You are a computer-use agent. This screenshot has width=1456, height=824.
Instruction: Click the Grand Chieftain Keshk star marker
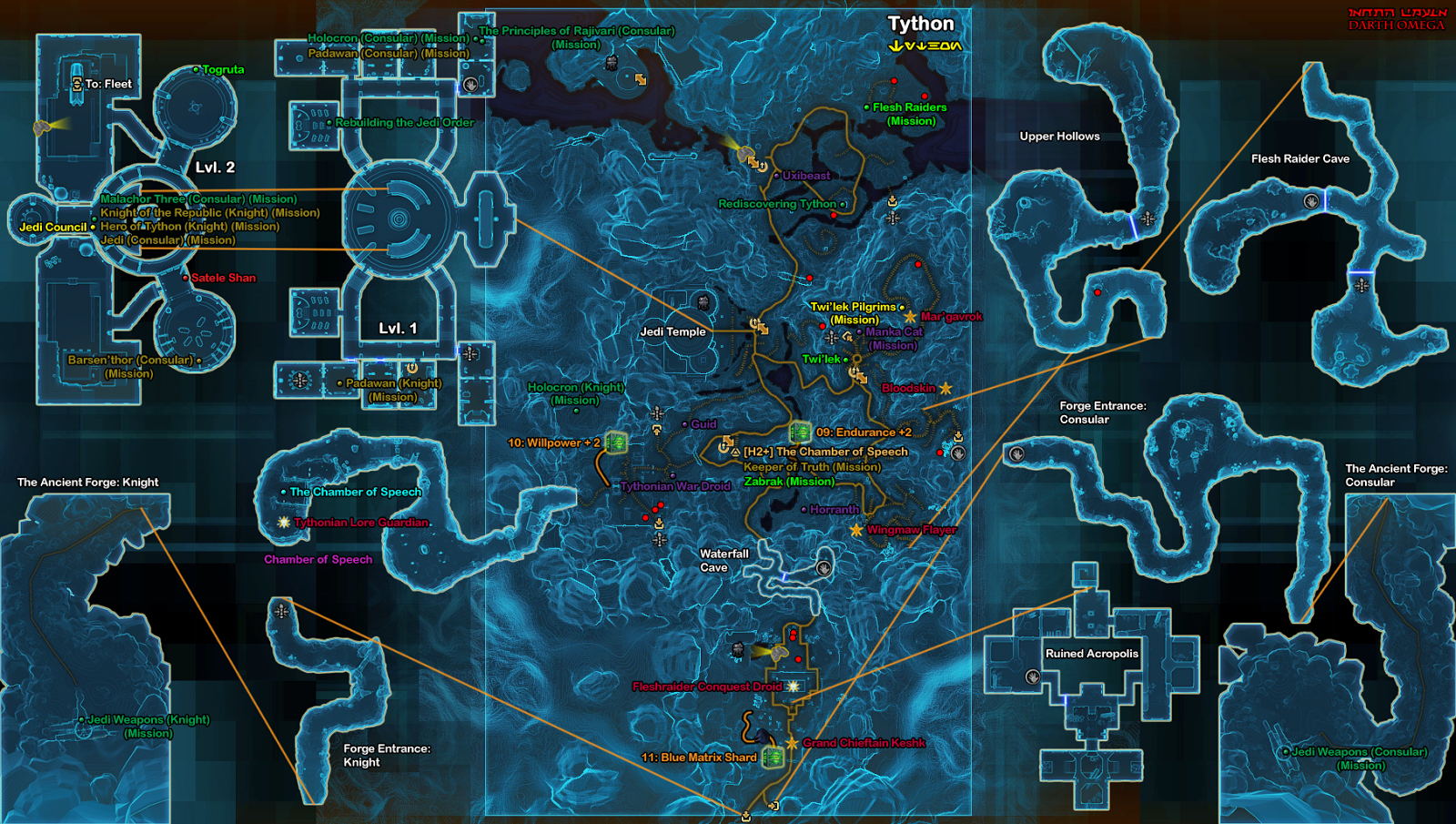(792, 743)
